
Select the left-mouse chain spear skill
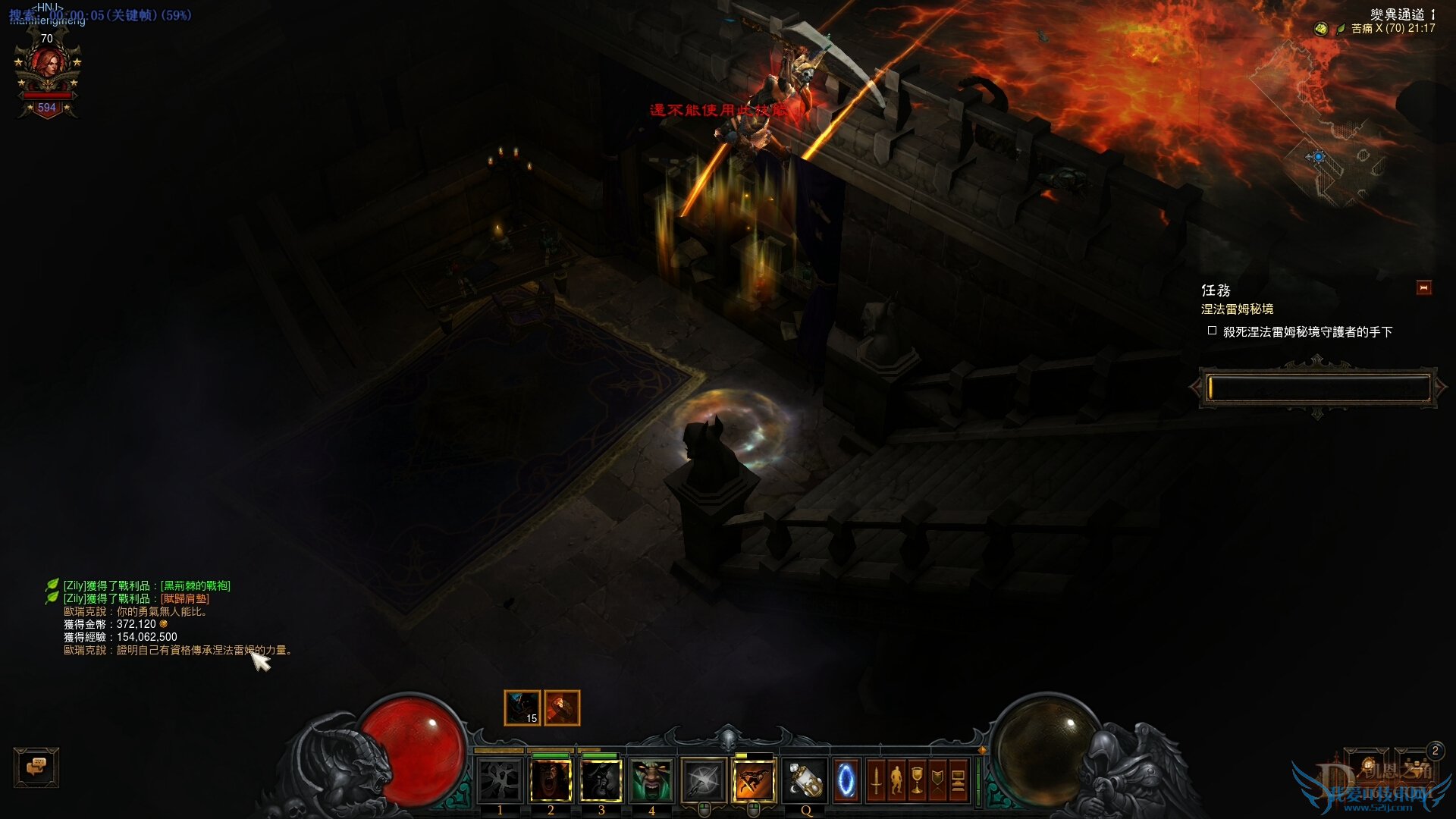coord(703,781)
